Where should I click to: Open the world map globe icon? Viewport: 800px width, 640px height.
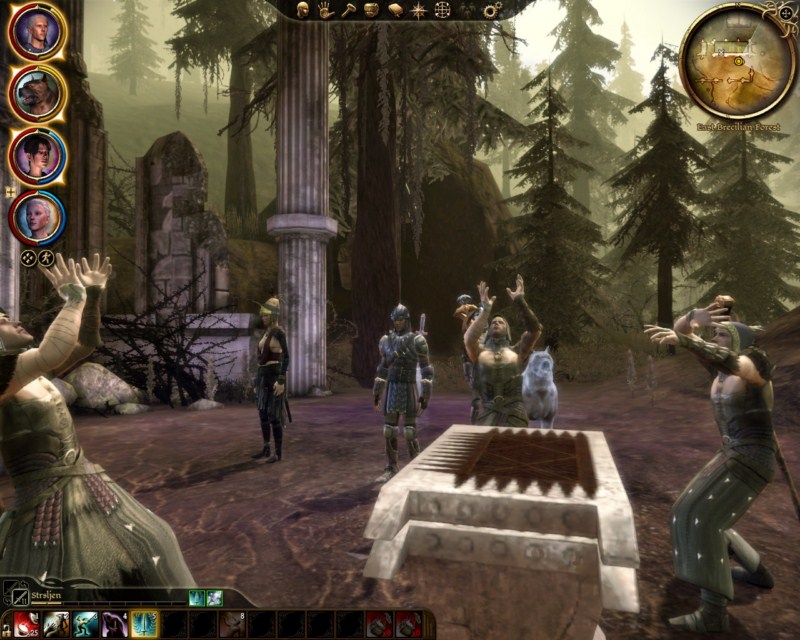pos(442,10)
